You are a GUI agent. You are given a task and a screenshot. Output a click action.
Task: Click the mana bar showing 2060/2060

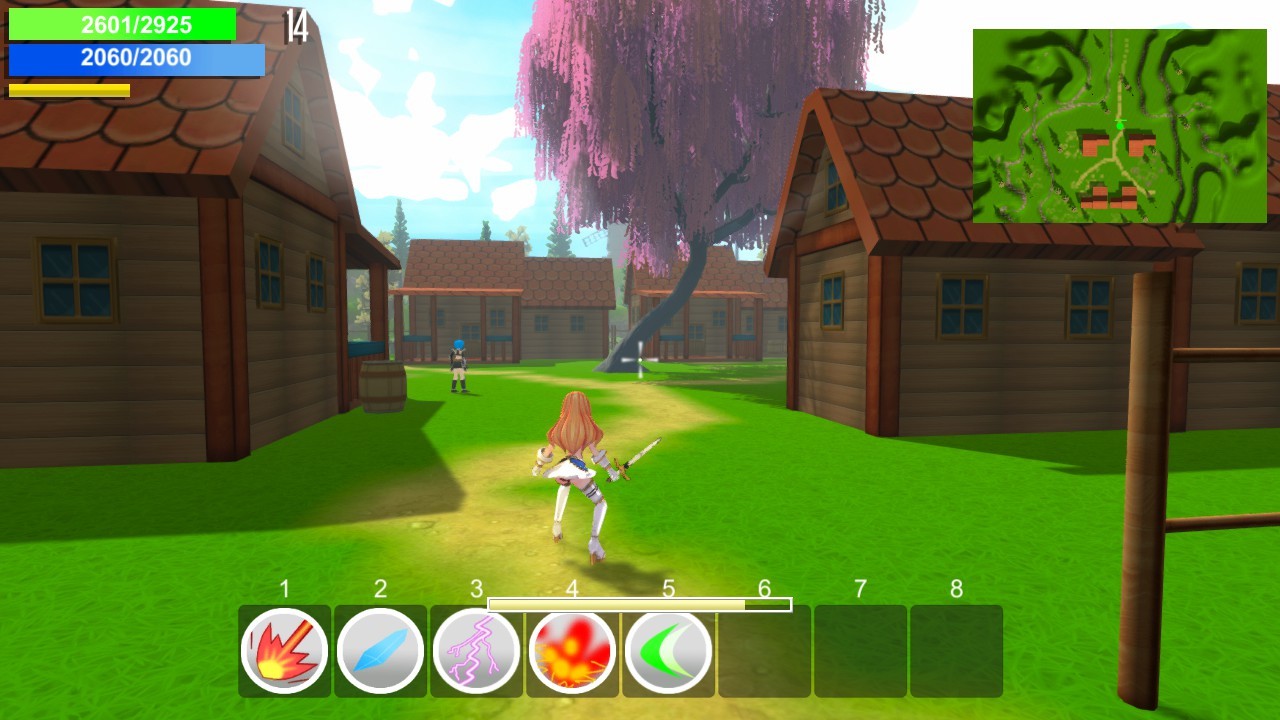click(137, 60)
